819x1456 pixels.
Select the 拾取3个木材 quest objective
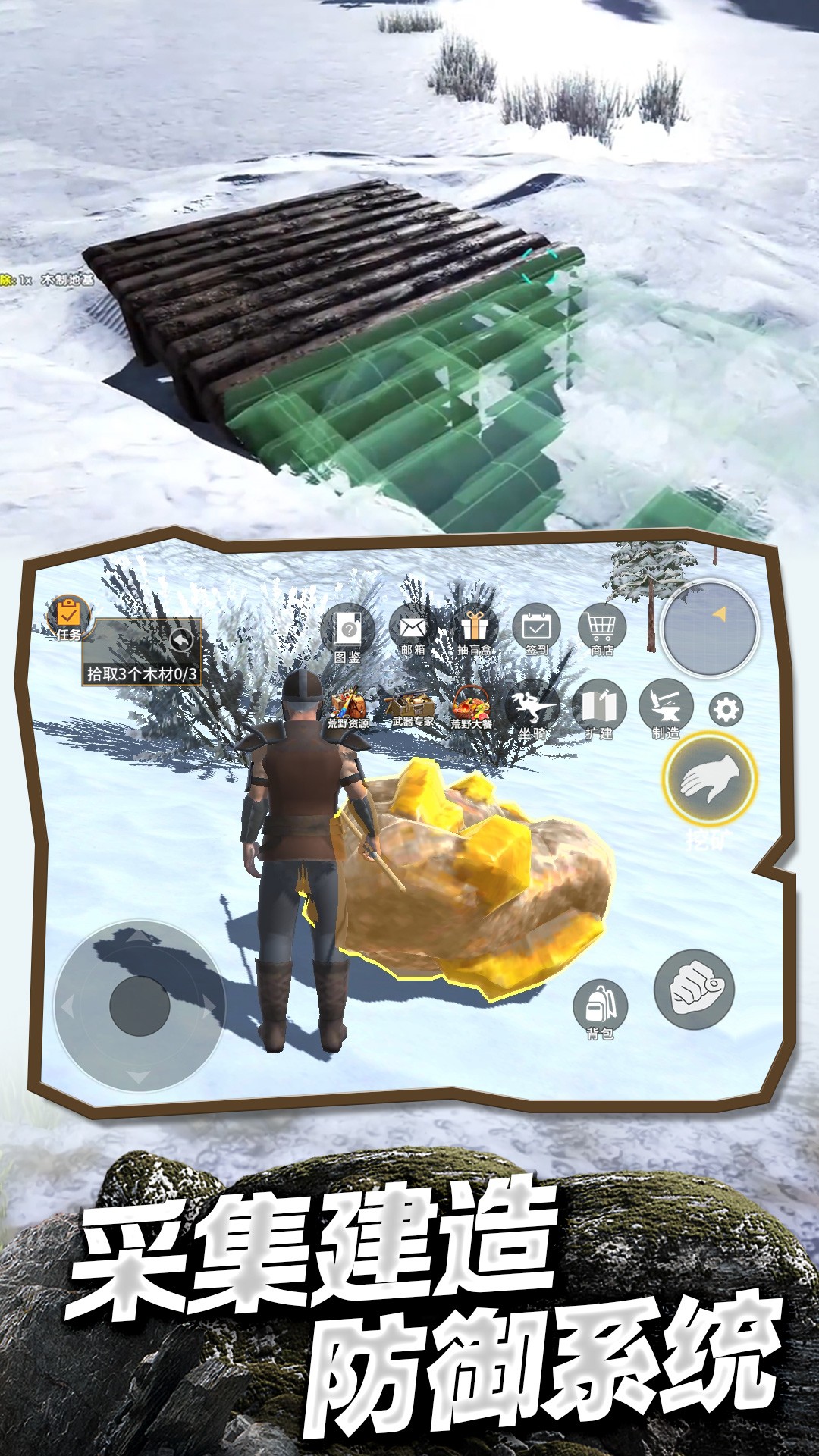[142, 673]
